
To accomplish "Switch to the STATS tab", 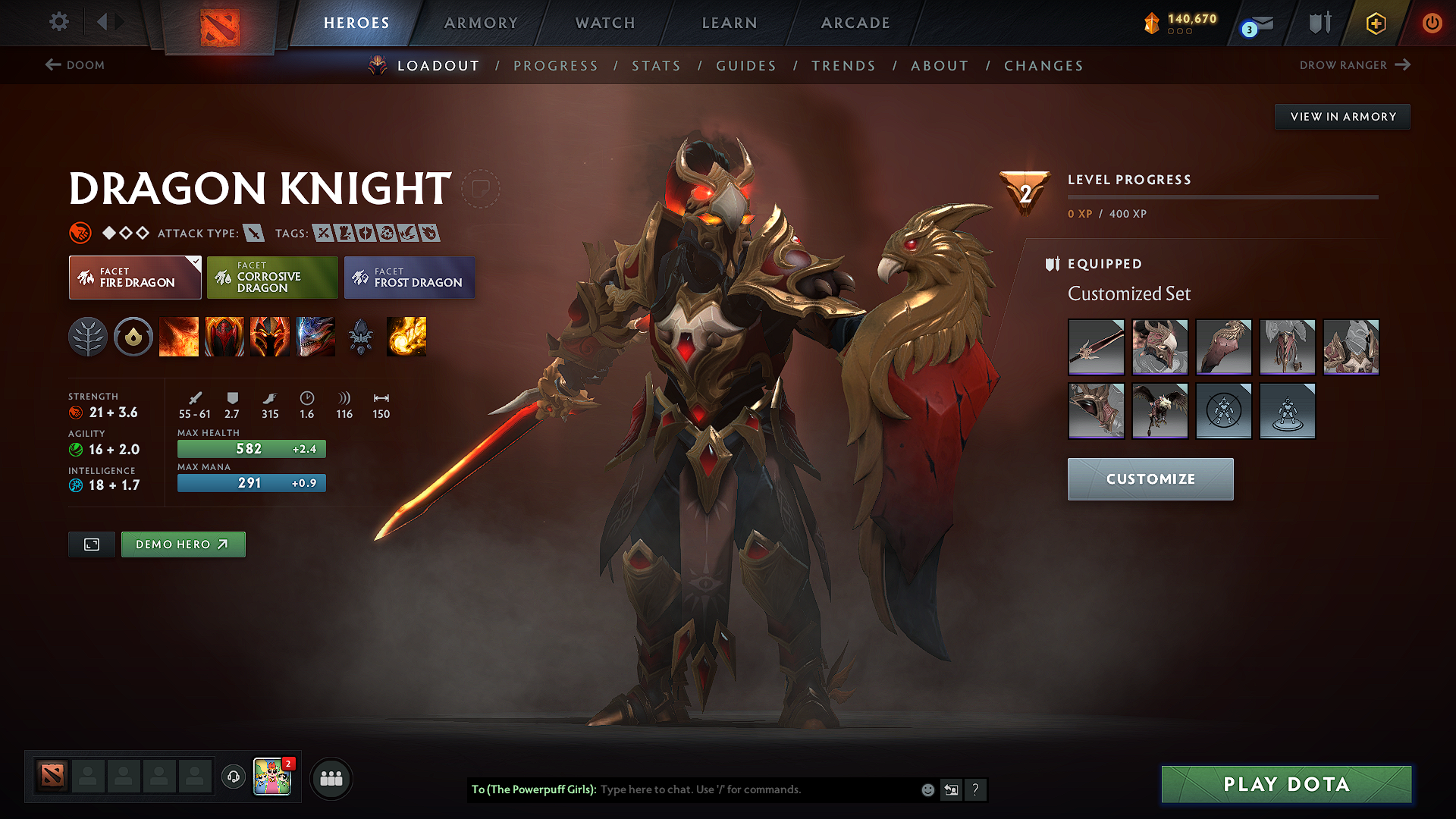I will (656, 66).
